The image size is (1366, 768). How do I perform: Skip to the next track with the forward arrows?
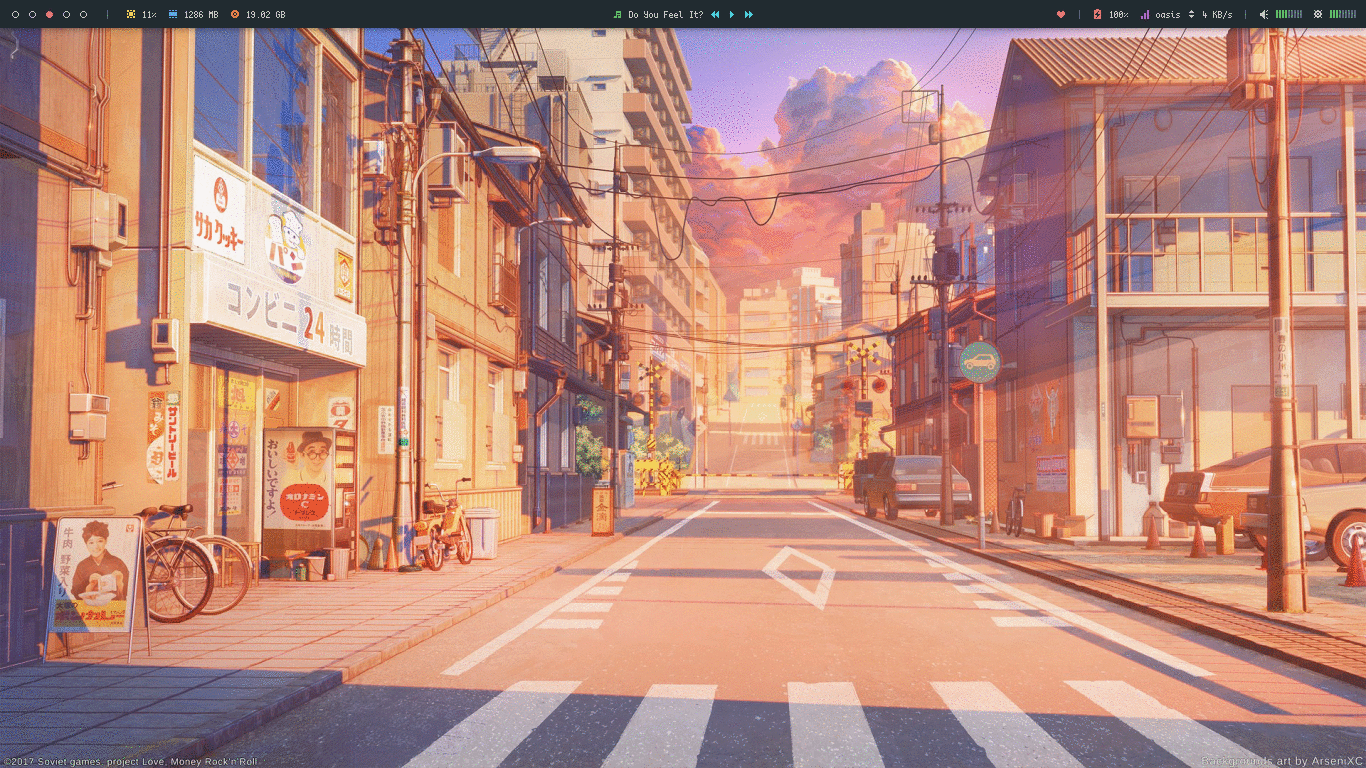tap(749, 14)
